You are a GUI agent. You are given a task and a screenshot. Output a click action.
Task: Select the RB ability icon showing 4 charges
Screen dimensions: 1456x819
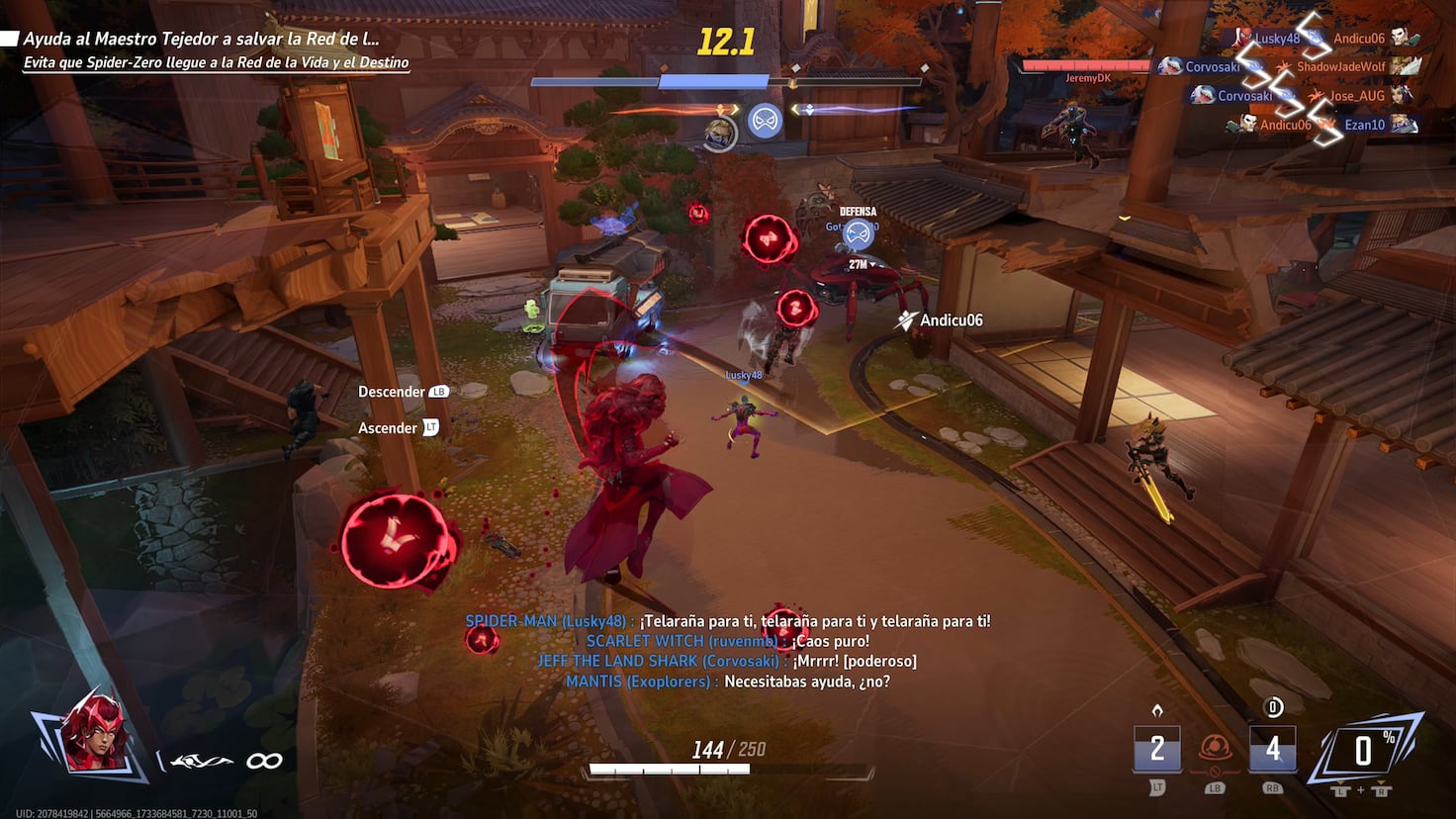1273,750
